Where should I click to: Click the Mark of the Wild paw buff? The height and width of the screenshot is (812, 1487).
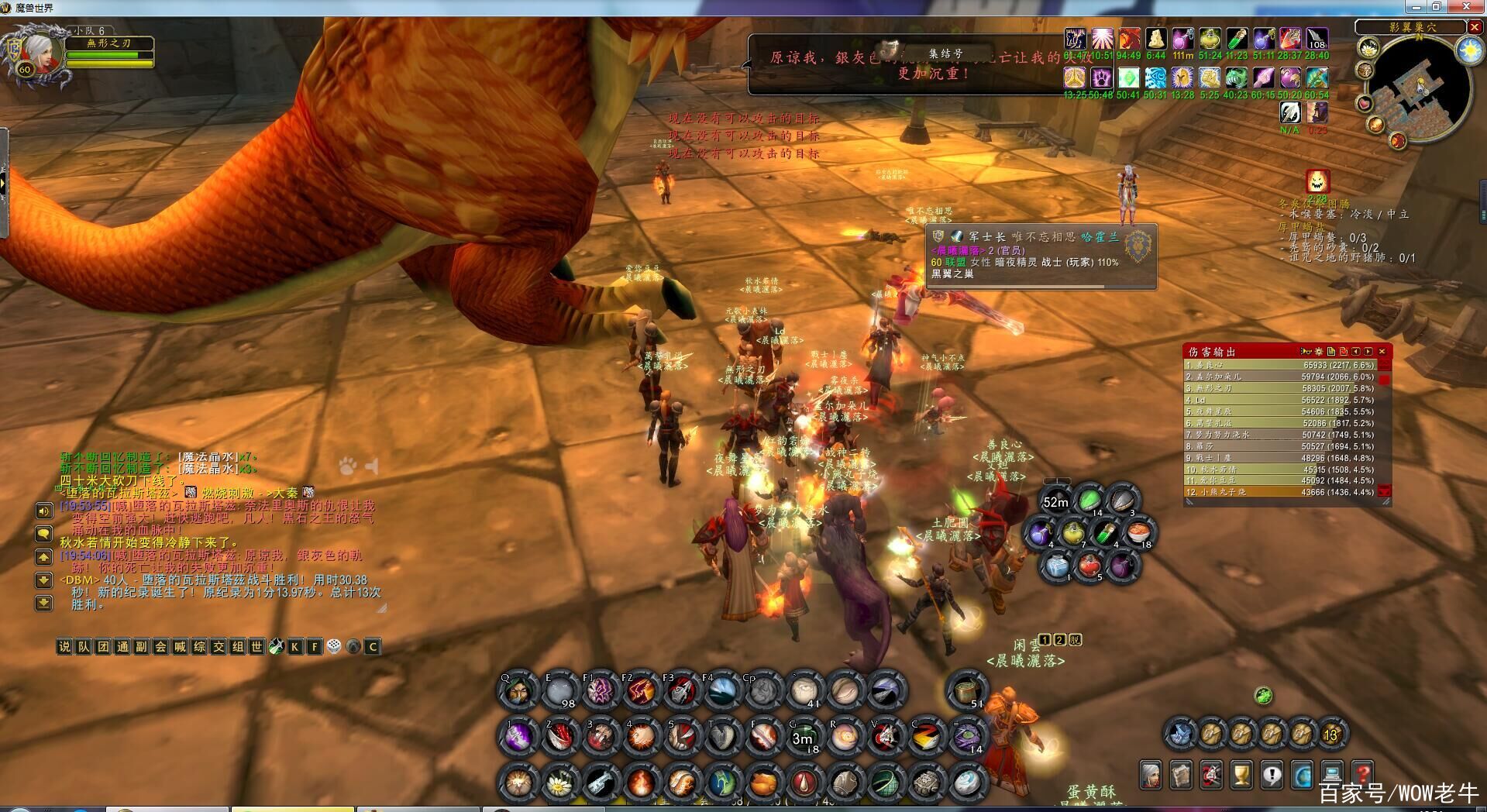pos(1102,78)
